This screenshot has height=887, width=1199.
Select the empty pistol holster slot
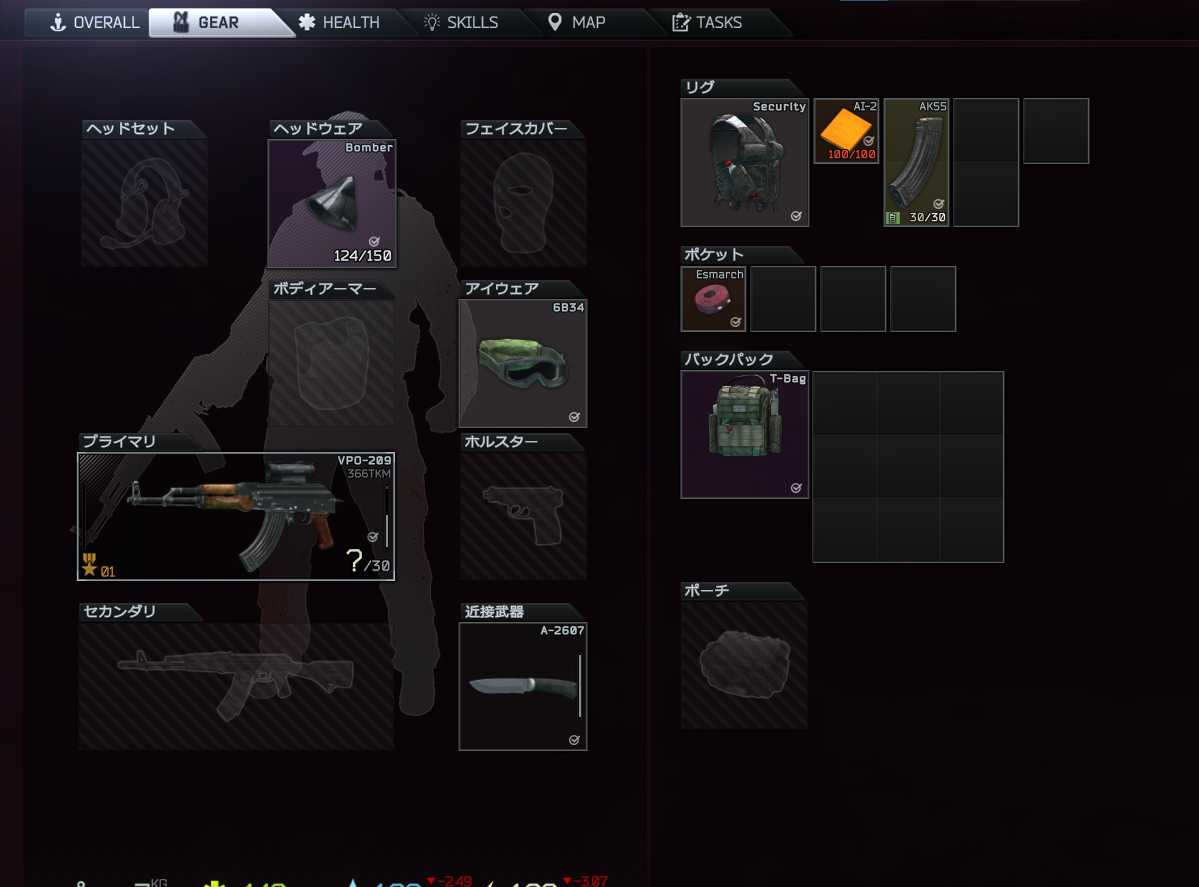(522, 516)
